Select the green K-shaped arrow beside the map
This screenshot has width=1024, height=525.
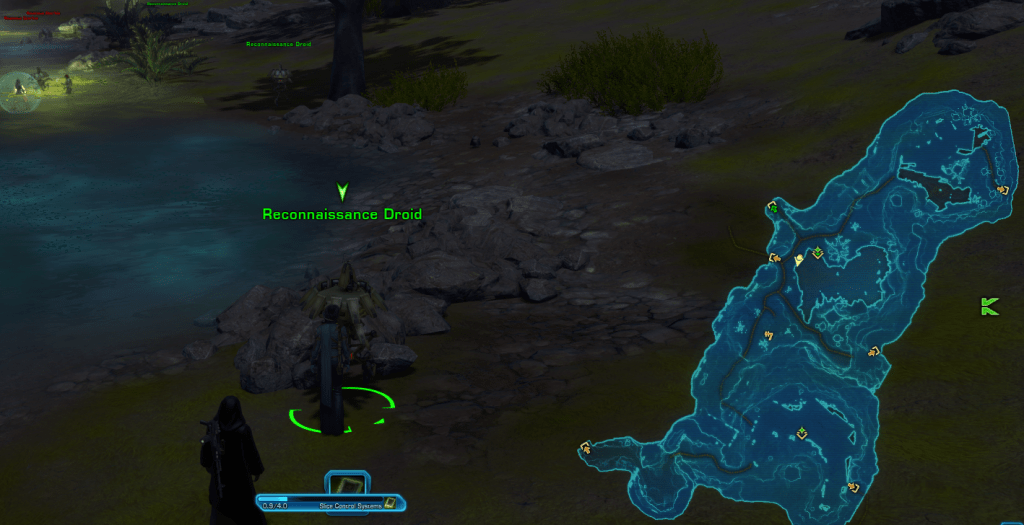pos(990,307)
